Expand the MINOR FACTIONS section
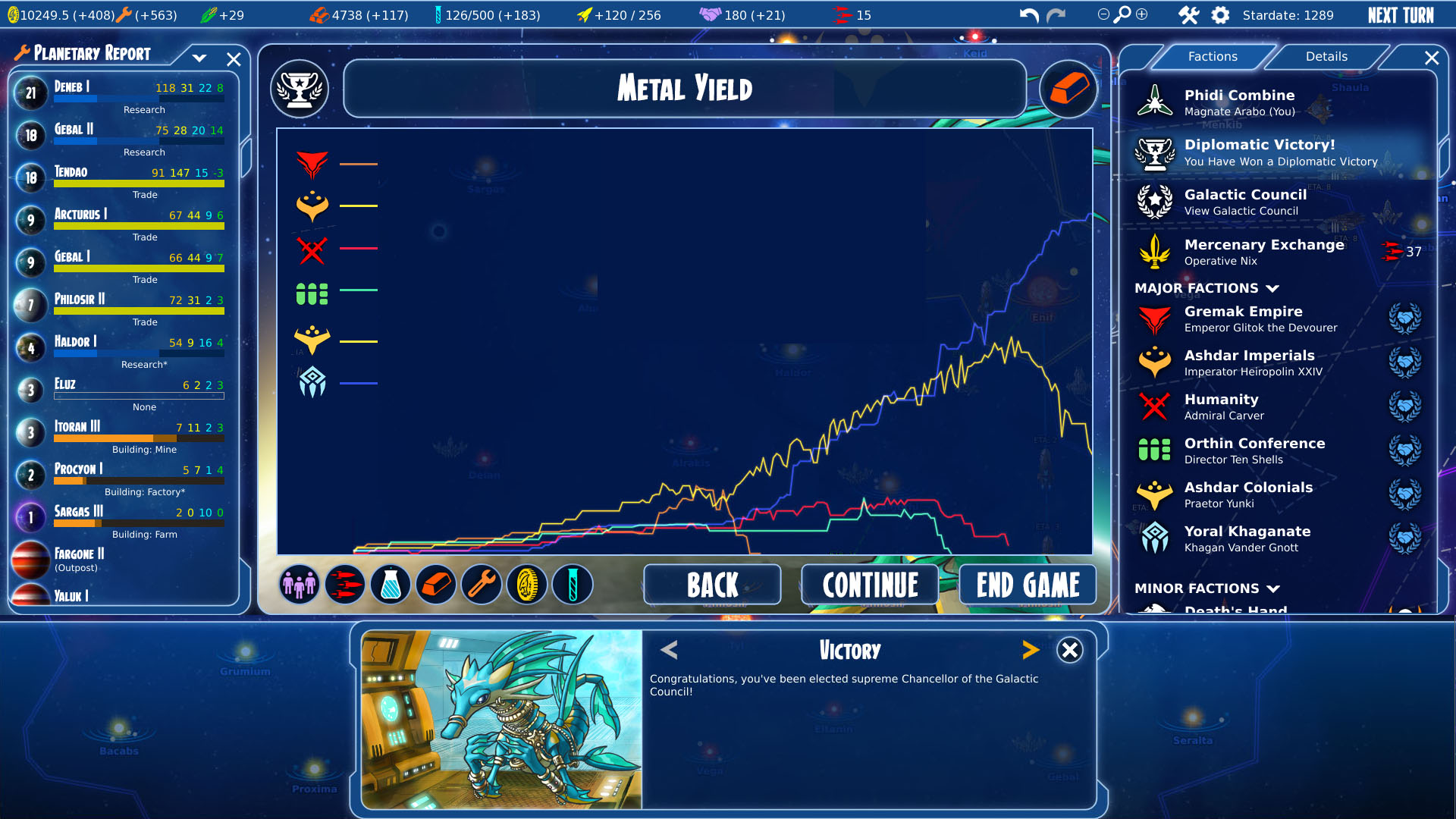This screenshot has width=1456, height=819. click(1274, 588)
